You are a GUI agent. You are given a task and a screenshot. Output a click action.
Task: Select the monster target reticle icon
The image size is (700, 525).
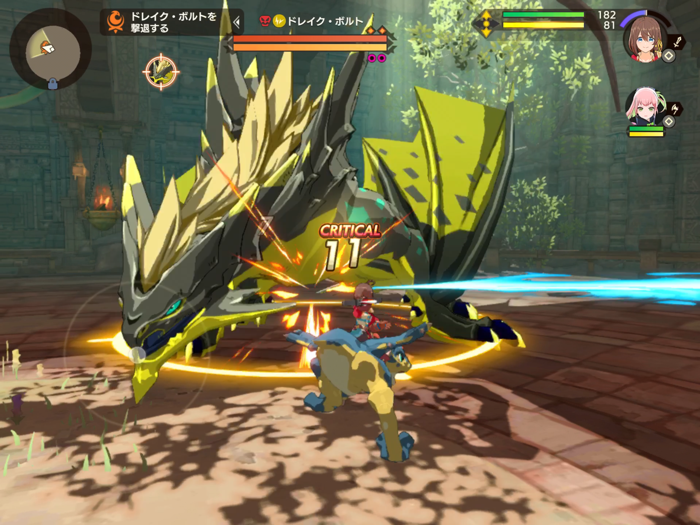(x=161, y=71)
